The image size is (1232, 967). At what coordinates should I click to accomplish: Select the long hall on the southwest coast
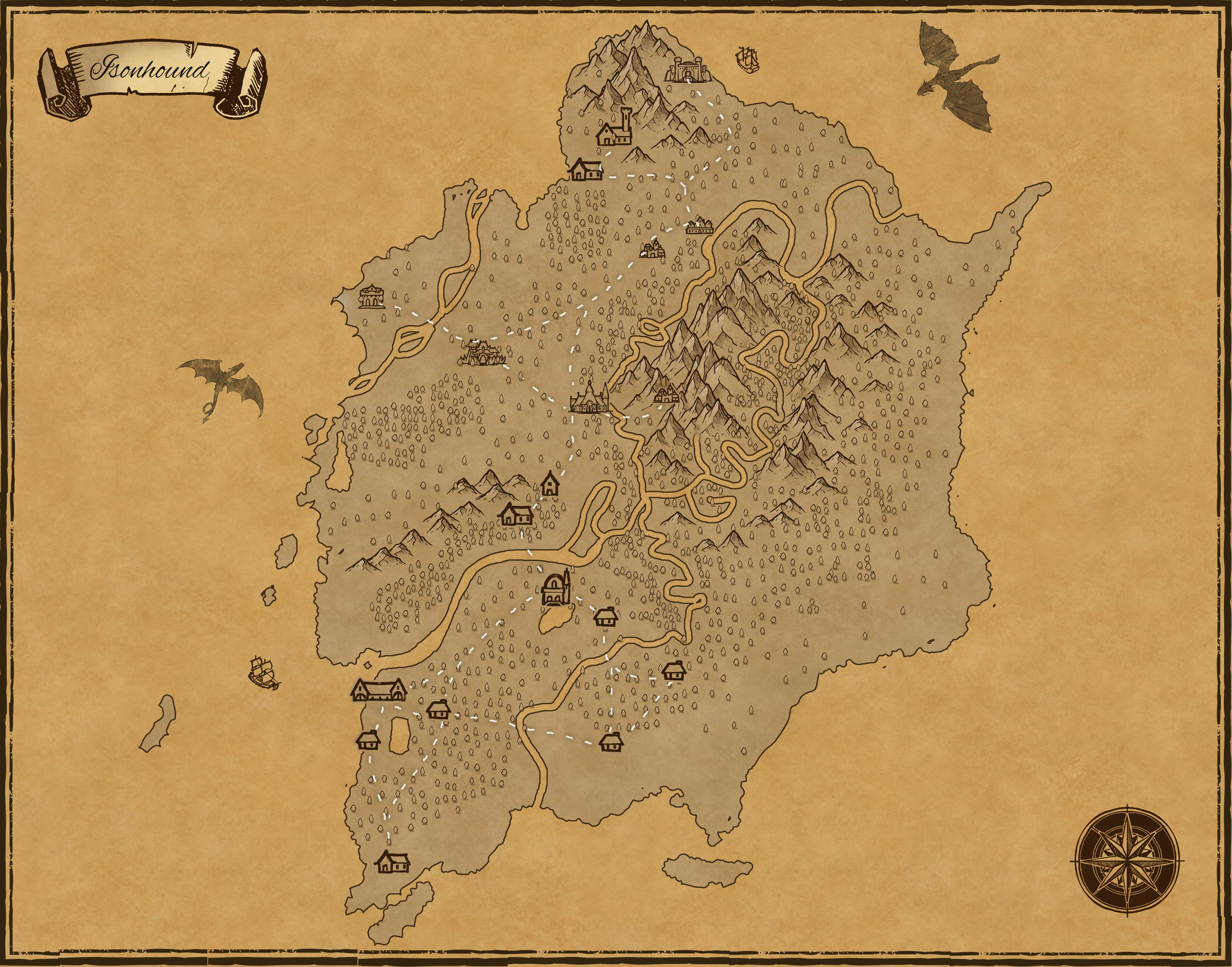pyautogui.click(x=378, y=689)
